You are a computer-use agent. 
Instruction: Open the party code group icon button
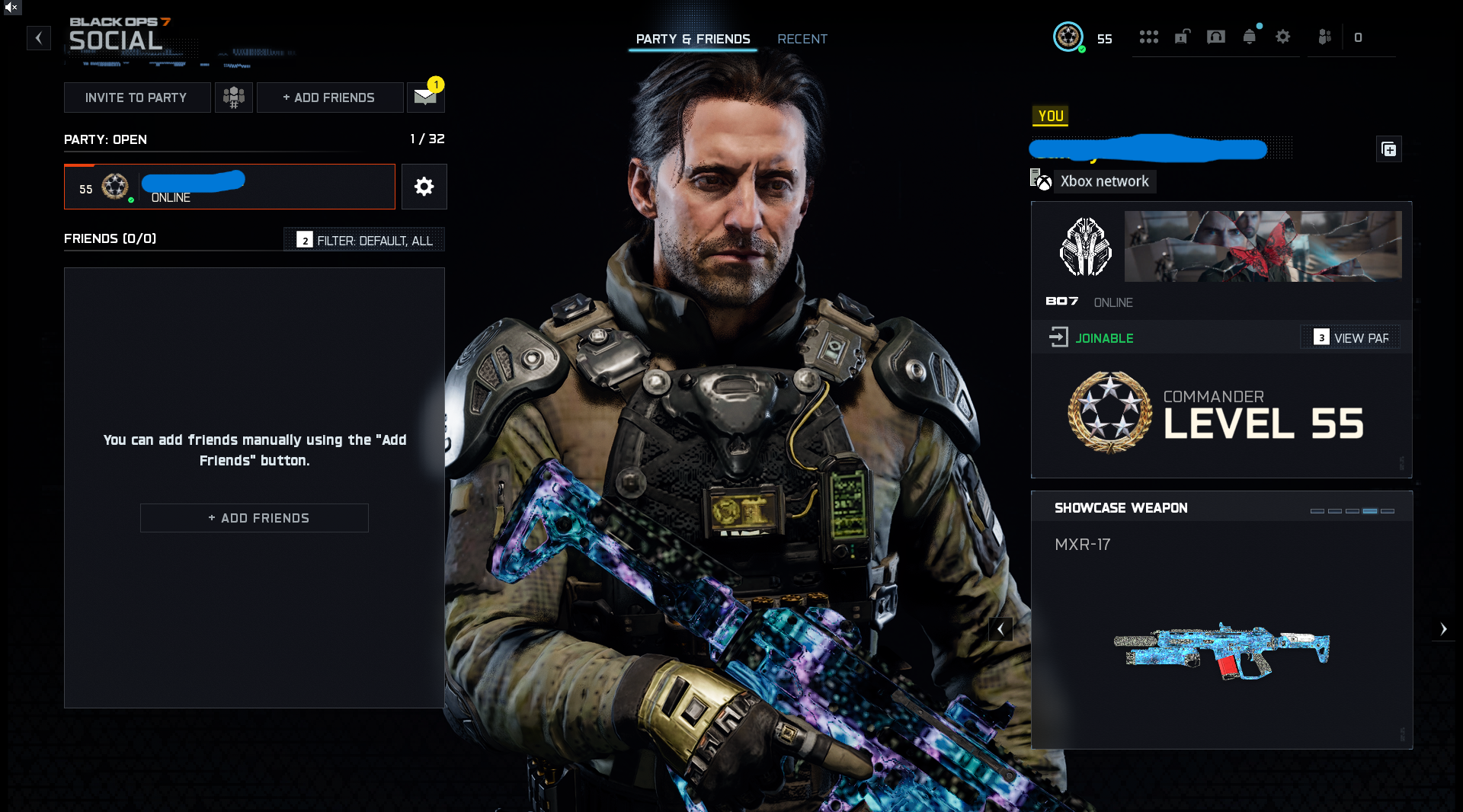tap(234, 98)
